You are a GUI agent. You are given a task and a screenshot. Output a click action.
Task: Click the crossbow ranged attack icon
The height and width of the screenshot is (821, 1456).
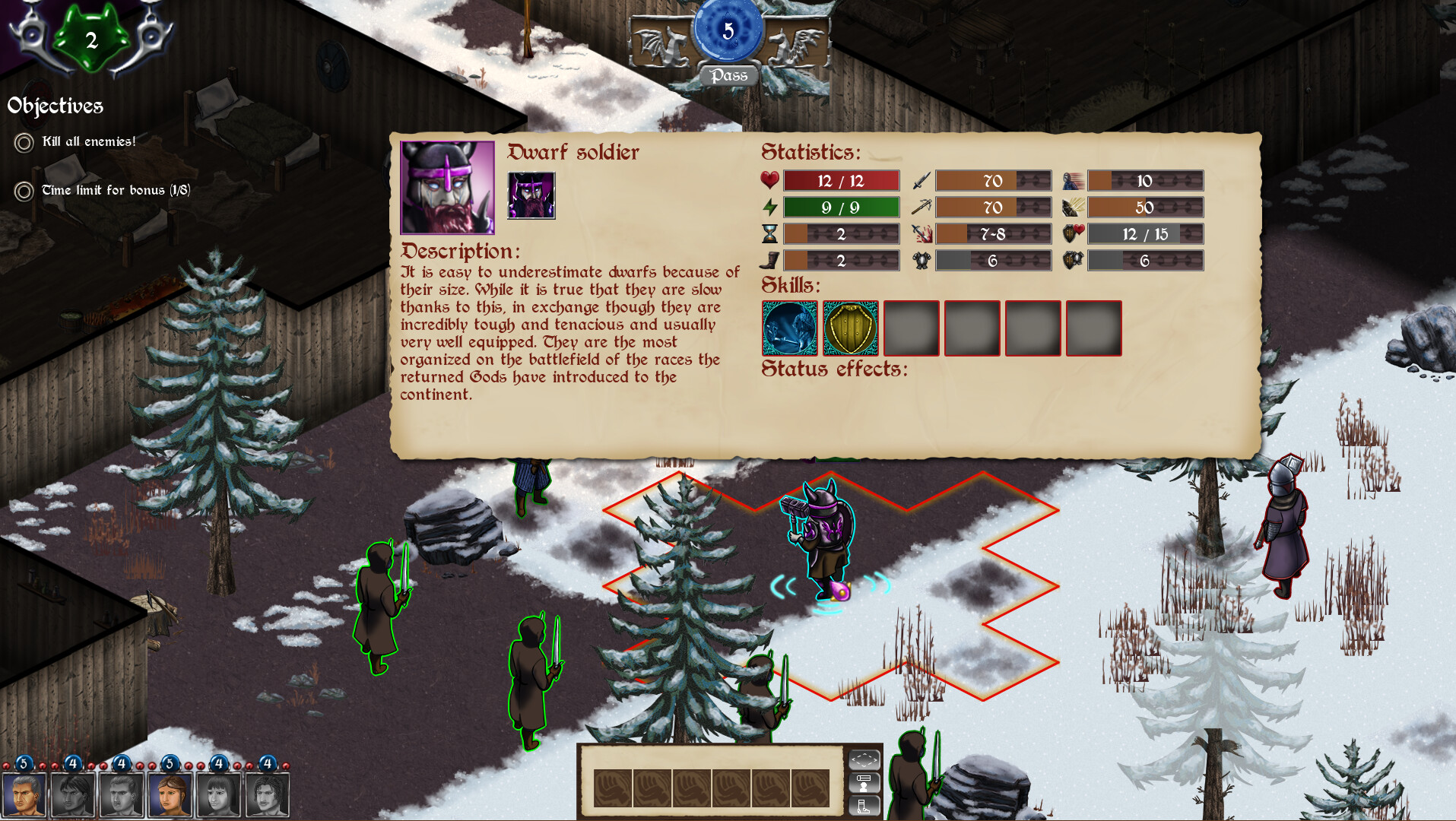point(921,207)
